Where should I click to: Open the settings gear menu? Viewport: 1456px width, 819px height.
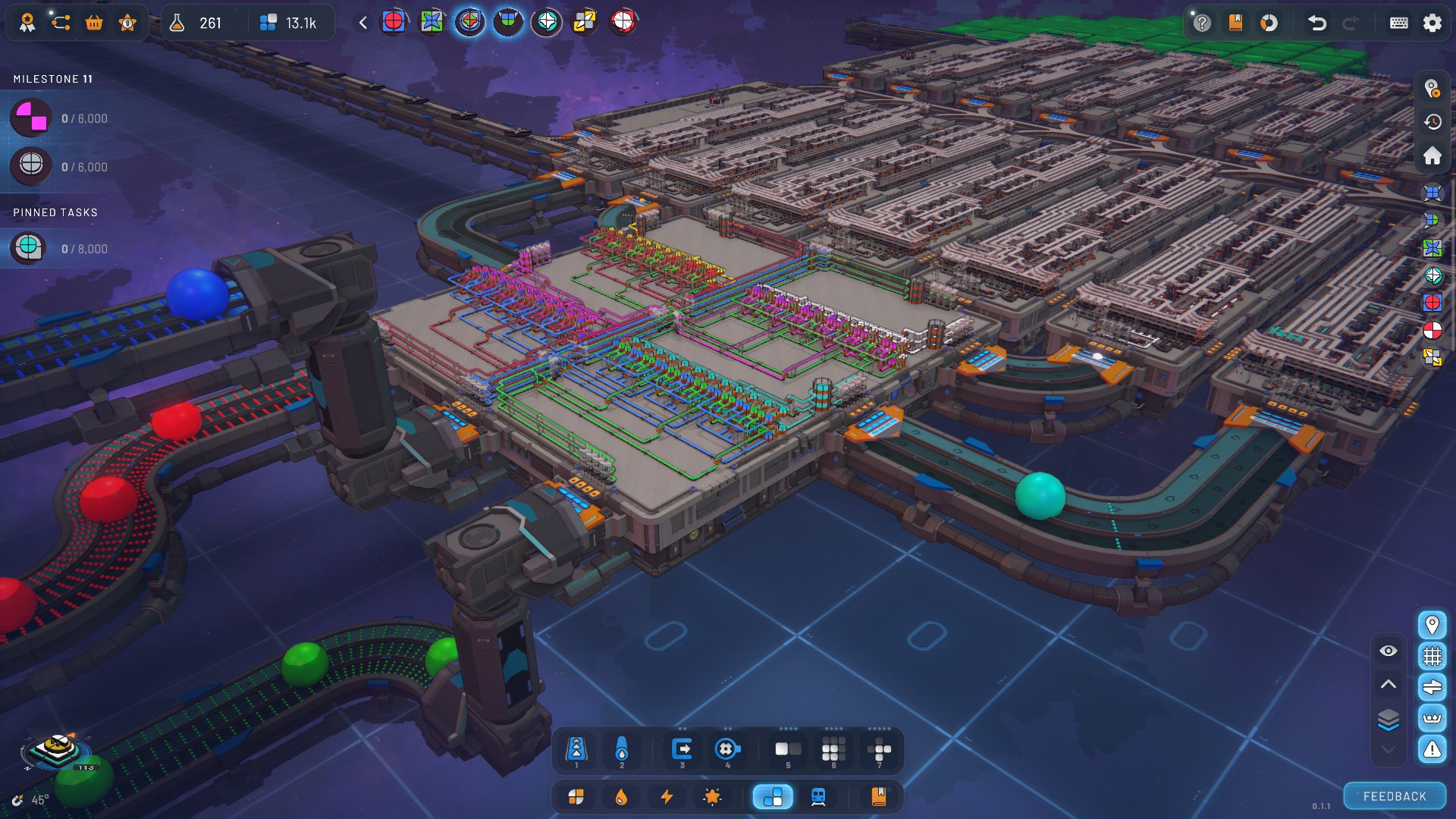pyautogui.click(x=1432, y=23)
